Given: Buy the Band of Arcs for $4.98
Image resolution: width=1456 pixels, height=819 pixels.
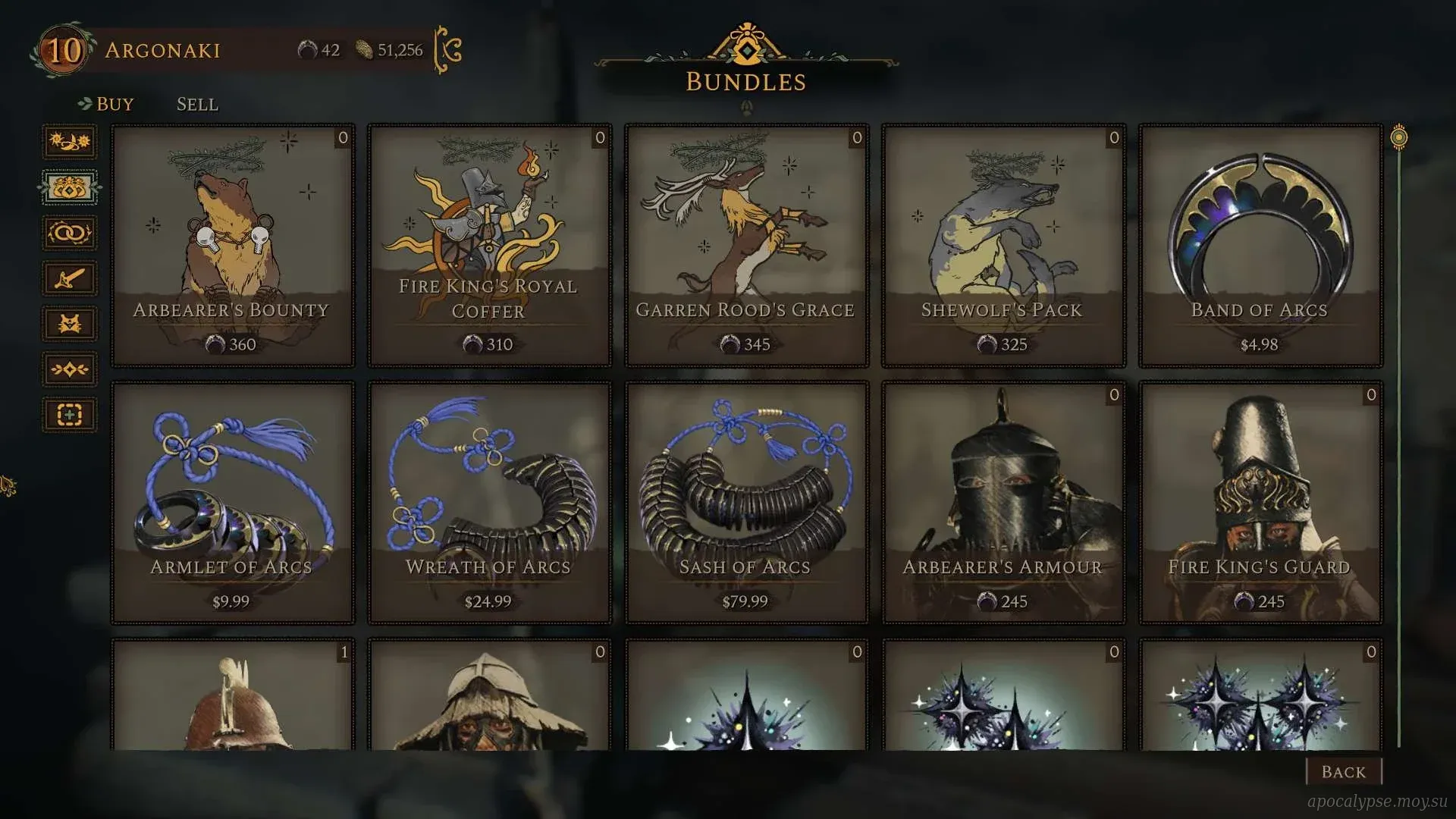Looking at the screenshot, I should (x=1260, y=246).
